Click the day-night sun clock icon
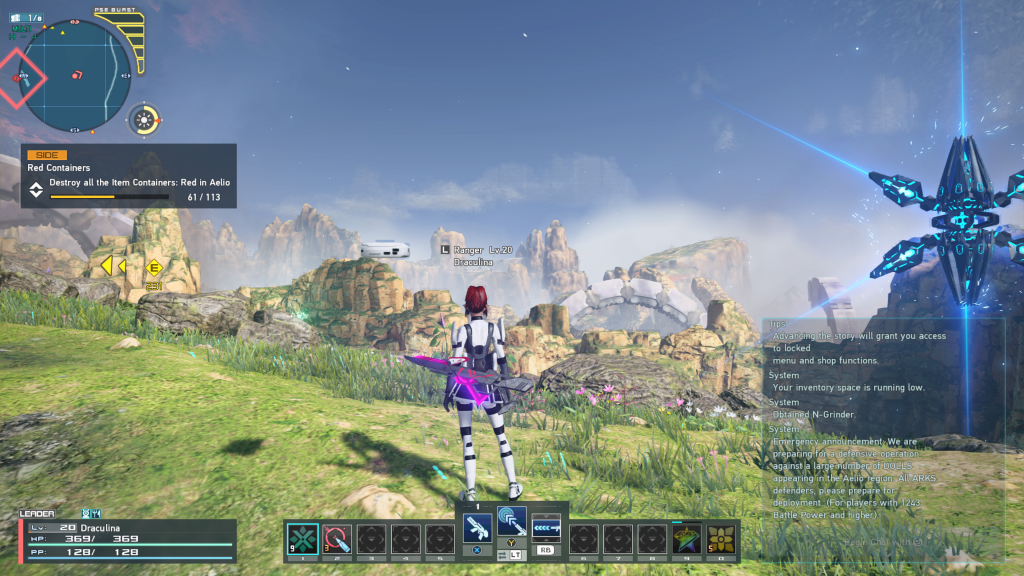The image size is (1024, 576). tap(145, 121)
